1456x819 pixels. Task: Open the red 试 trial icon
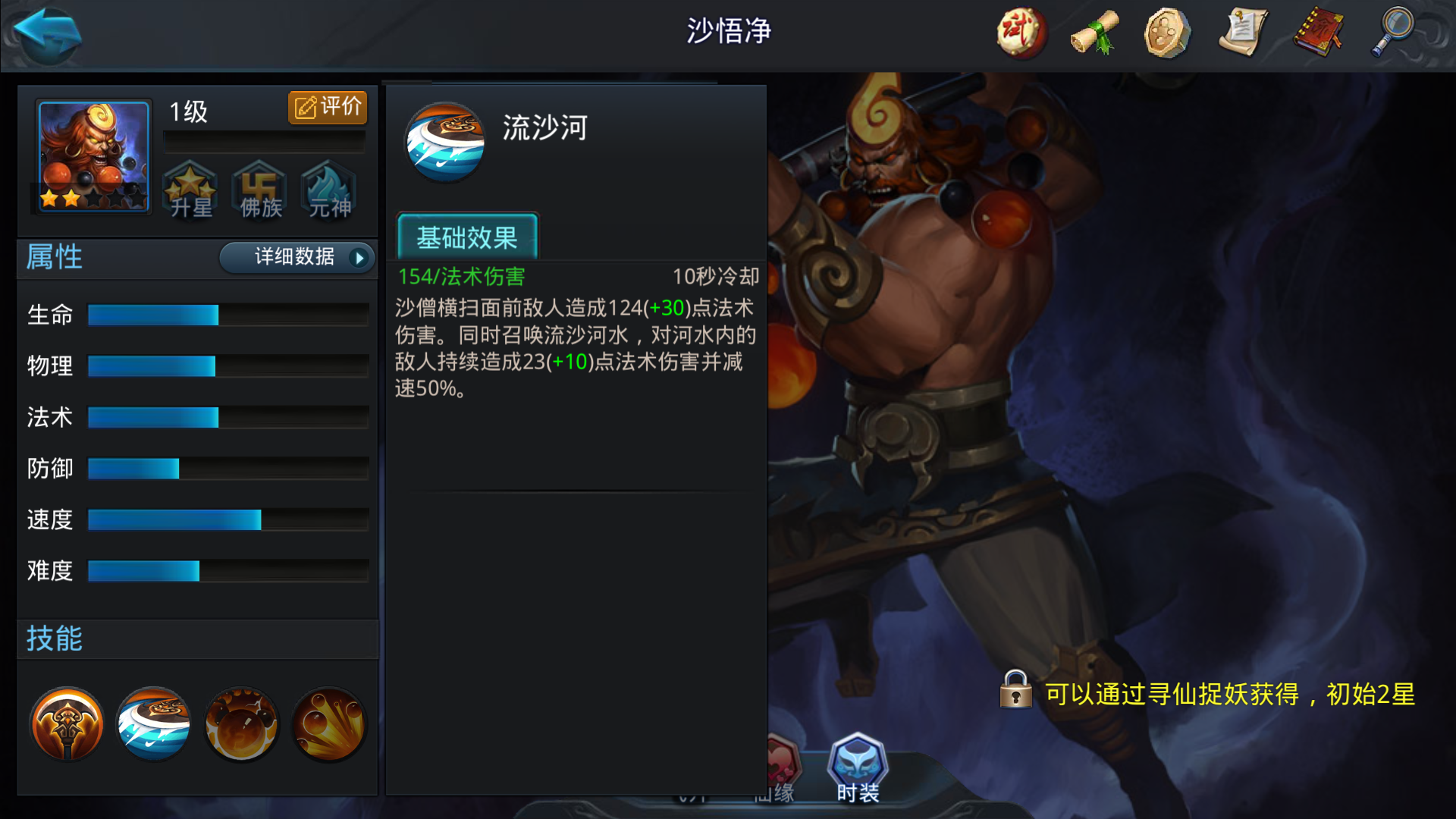click(x=1020, y=32)
